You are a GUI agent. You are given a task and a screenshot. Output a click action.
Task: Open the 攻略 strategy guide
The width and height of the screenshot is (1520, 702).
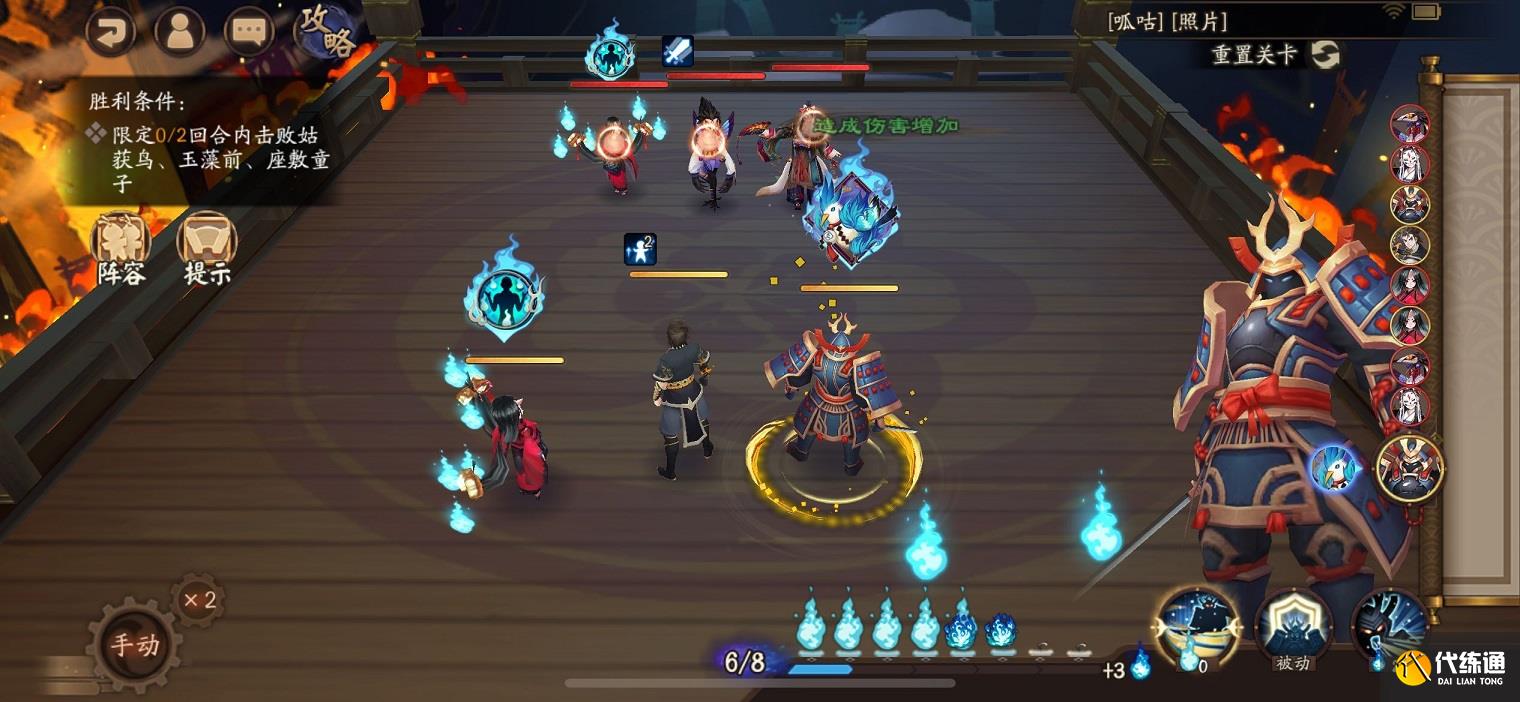[327, 31]
